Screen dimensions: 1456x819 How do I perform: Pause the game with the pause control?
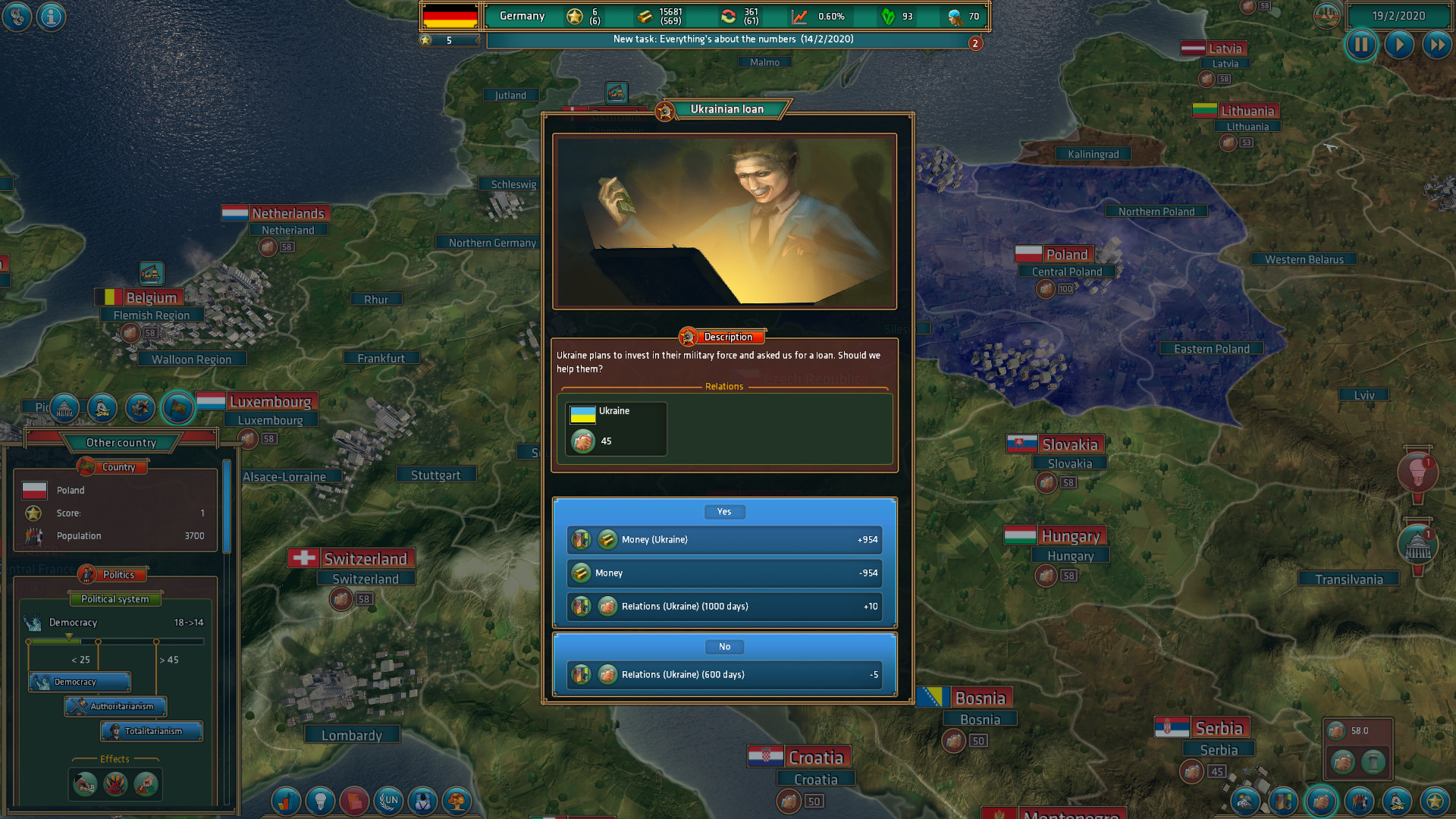[x=1361, y=45]
